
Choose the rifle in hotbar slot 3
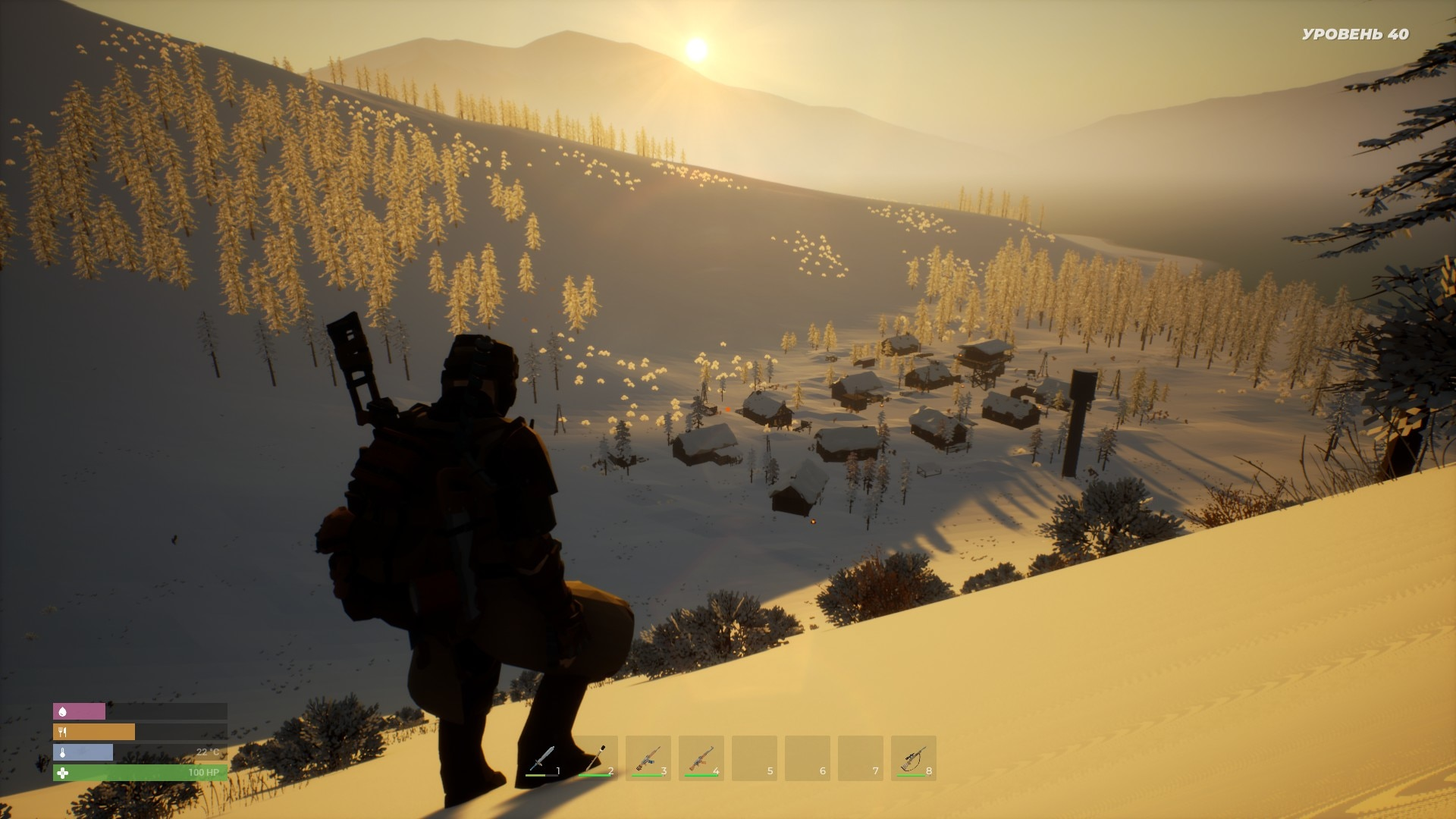pos(648,758)
